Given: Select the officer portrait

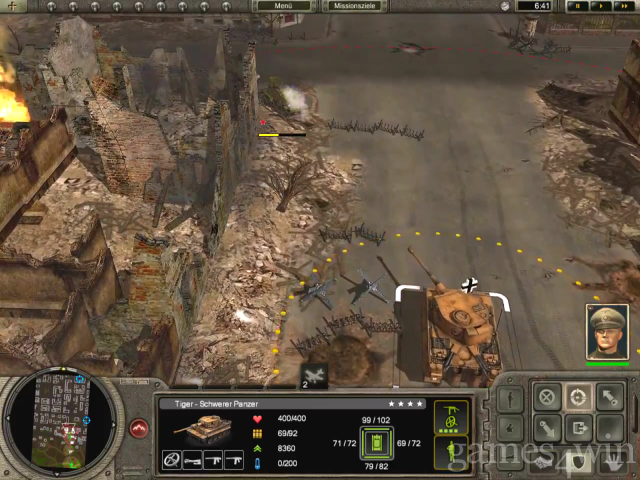Looking at the screenshot, I should [606, 332].
